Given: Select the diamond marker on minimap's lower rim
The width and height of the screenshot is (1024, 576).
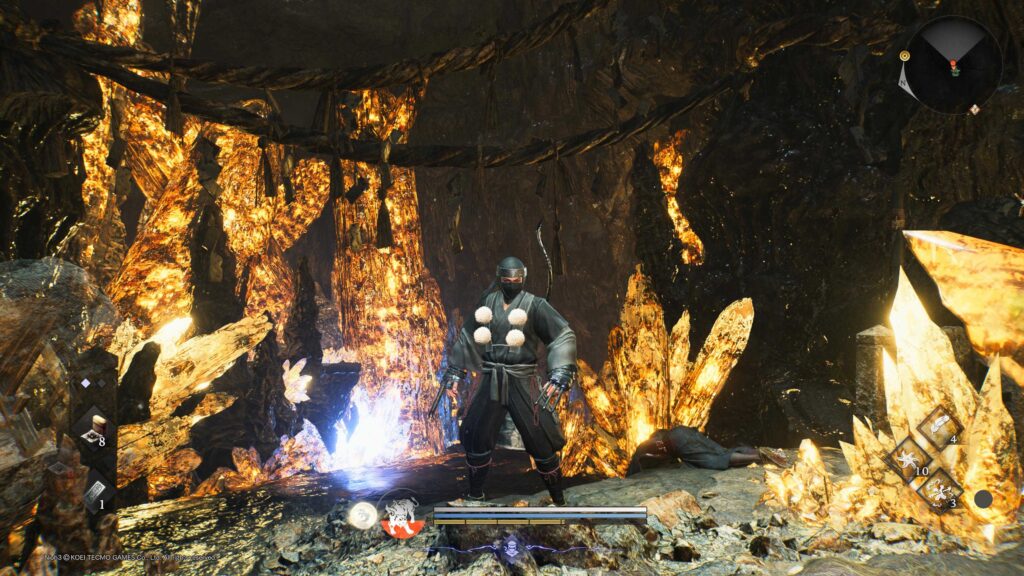Looking at the screenshot, I should pyautogui.click(x=975, y=108).
